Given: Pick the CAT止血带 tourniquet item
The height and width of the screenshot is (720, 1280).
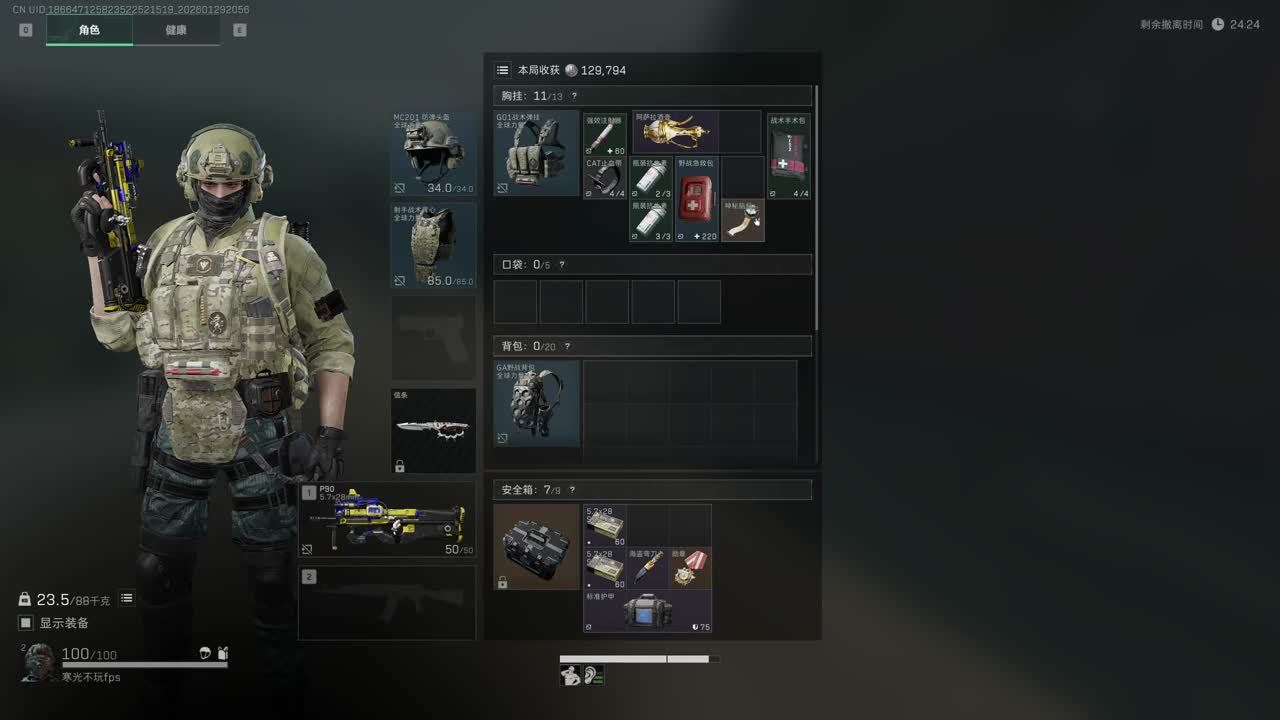Looking at the screenshot, I should (x=605, y=178).
